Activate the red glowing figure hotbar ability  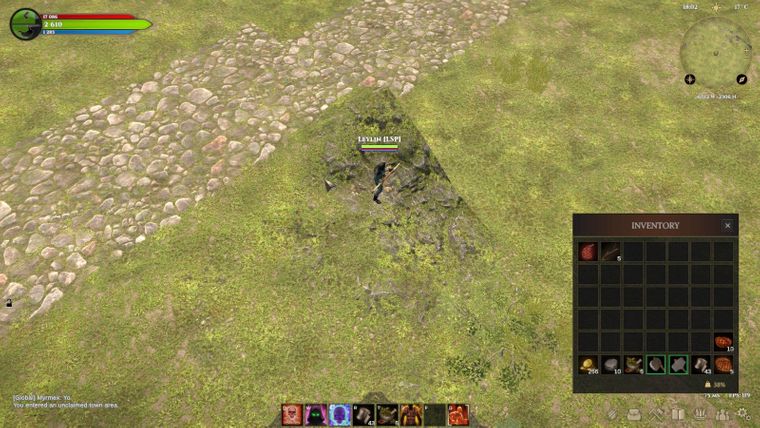459,415
